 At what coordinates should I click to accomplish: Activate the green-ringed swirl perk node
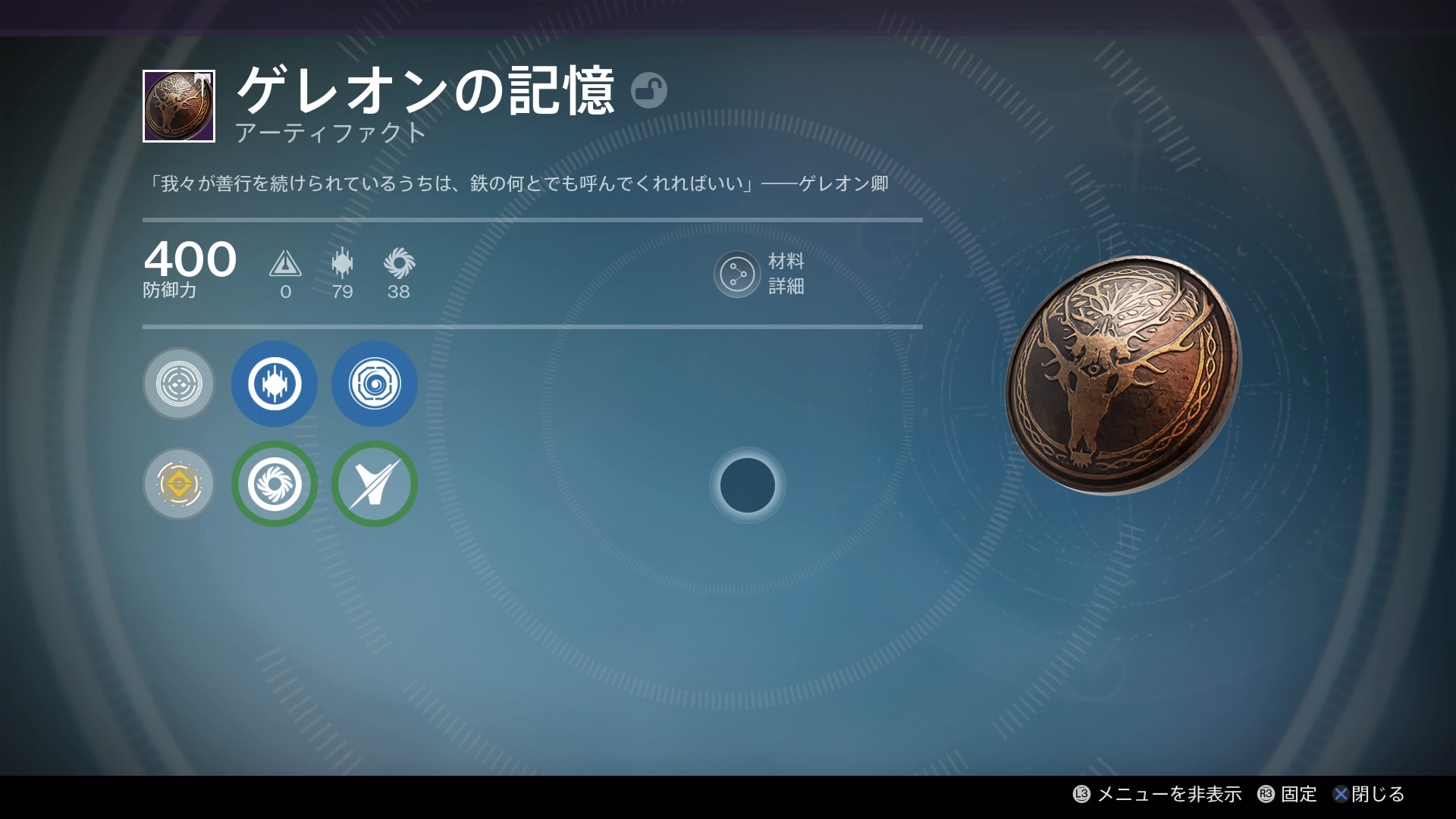(x=275, y=484)
